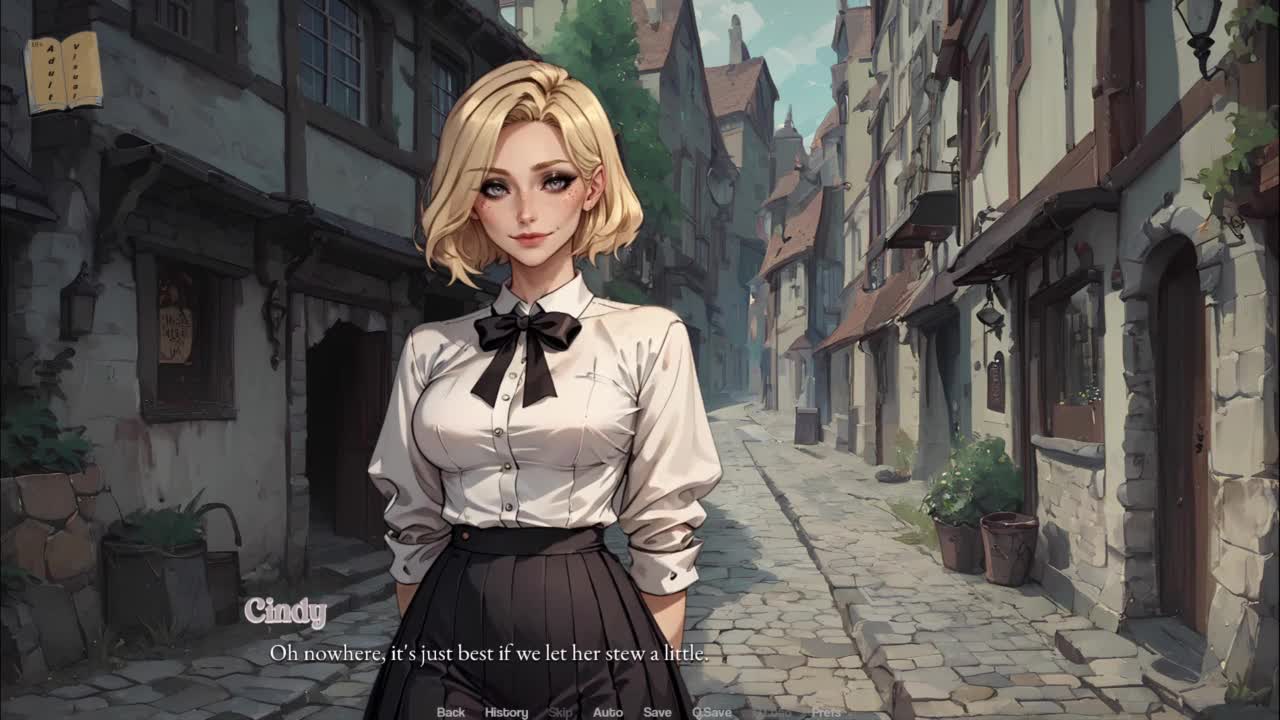Go back using the Back button
Screen dimensions: 1280x720
(451, 712)
